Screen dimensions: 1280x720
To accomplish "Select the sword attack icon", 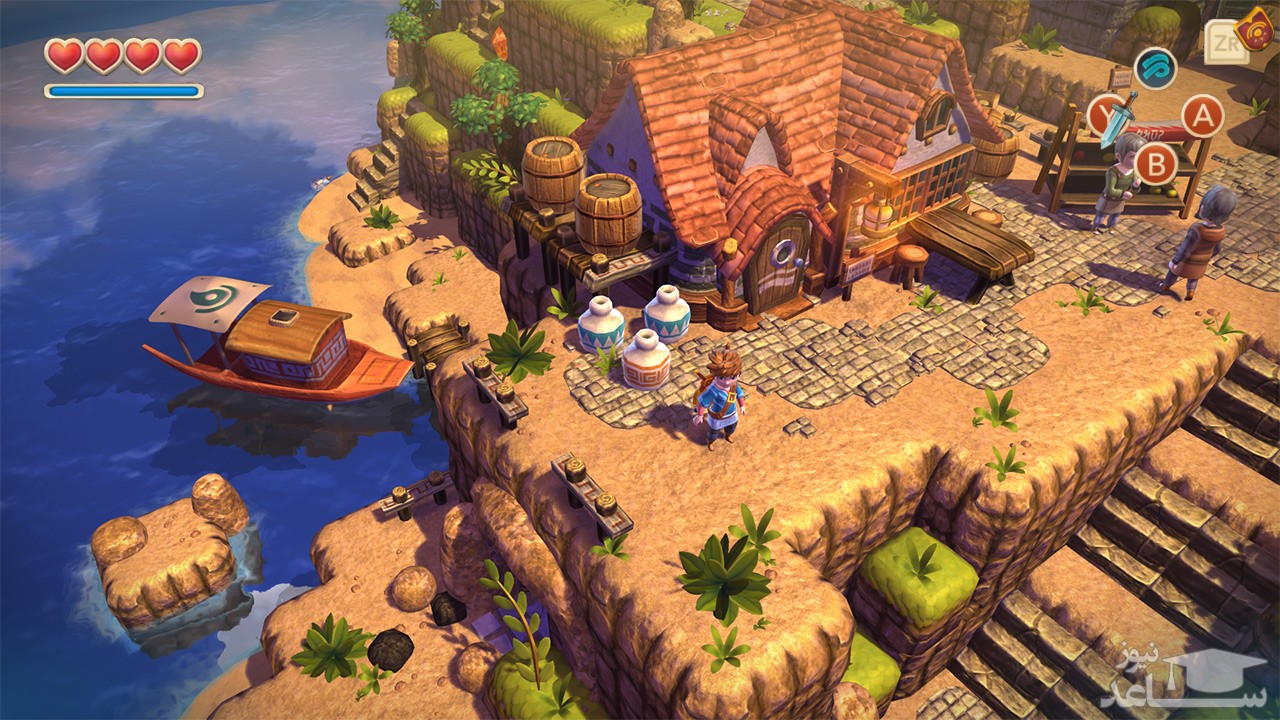I will 1112,117.
